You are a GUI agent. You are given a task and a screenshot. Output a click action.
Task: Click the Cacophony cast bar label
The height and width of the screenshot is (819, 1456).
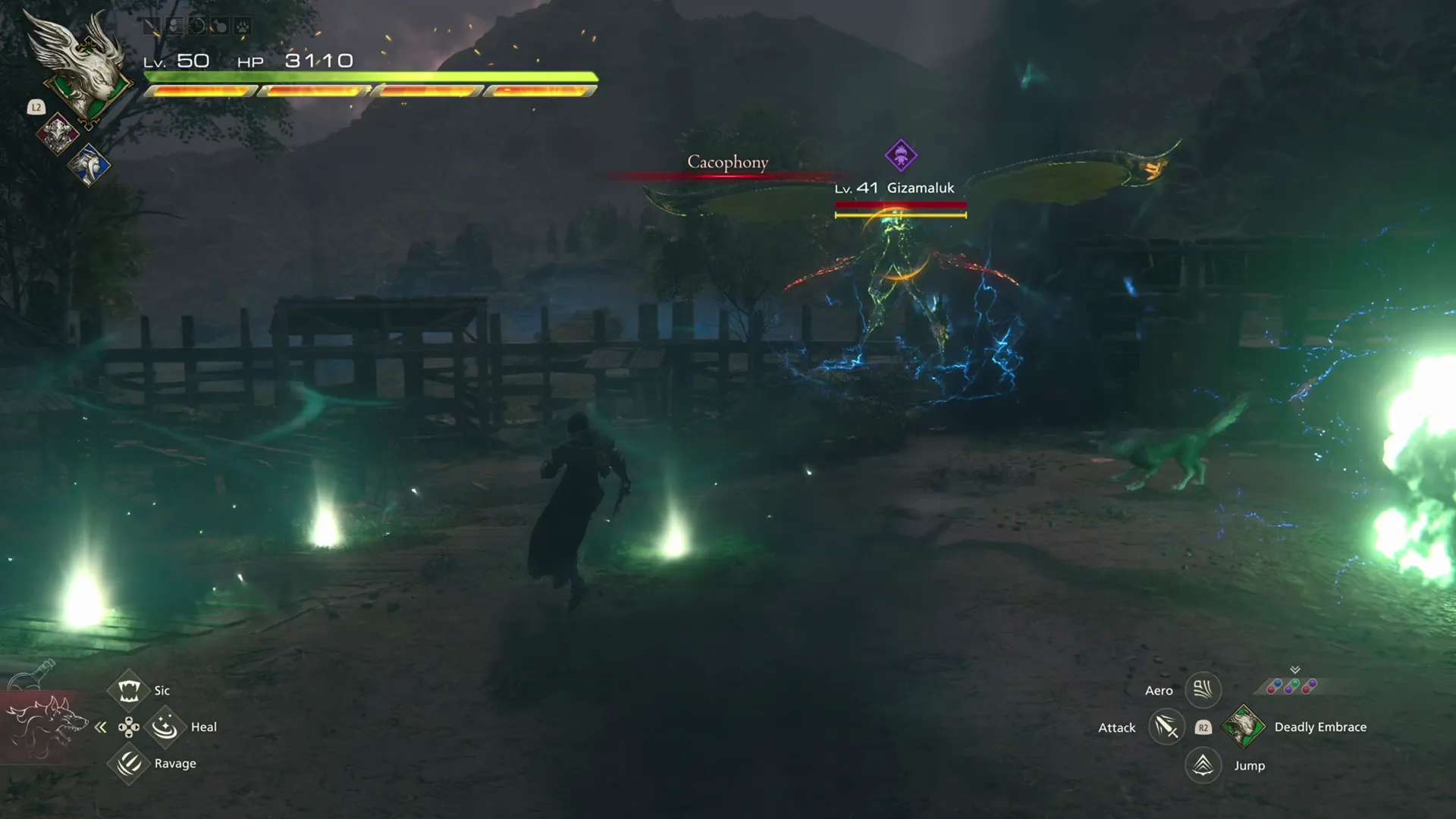[727, 162]
